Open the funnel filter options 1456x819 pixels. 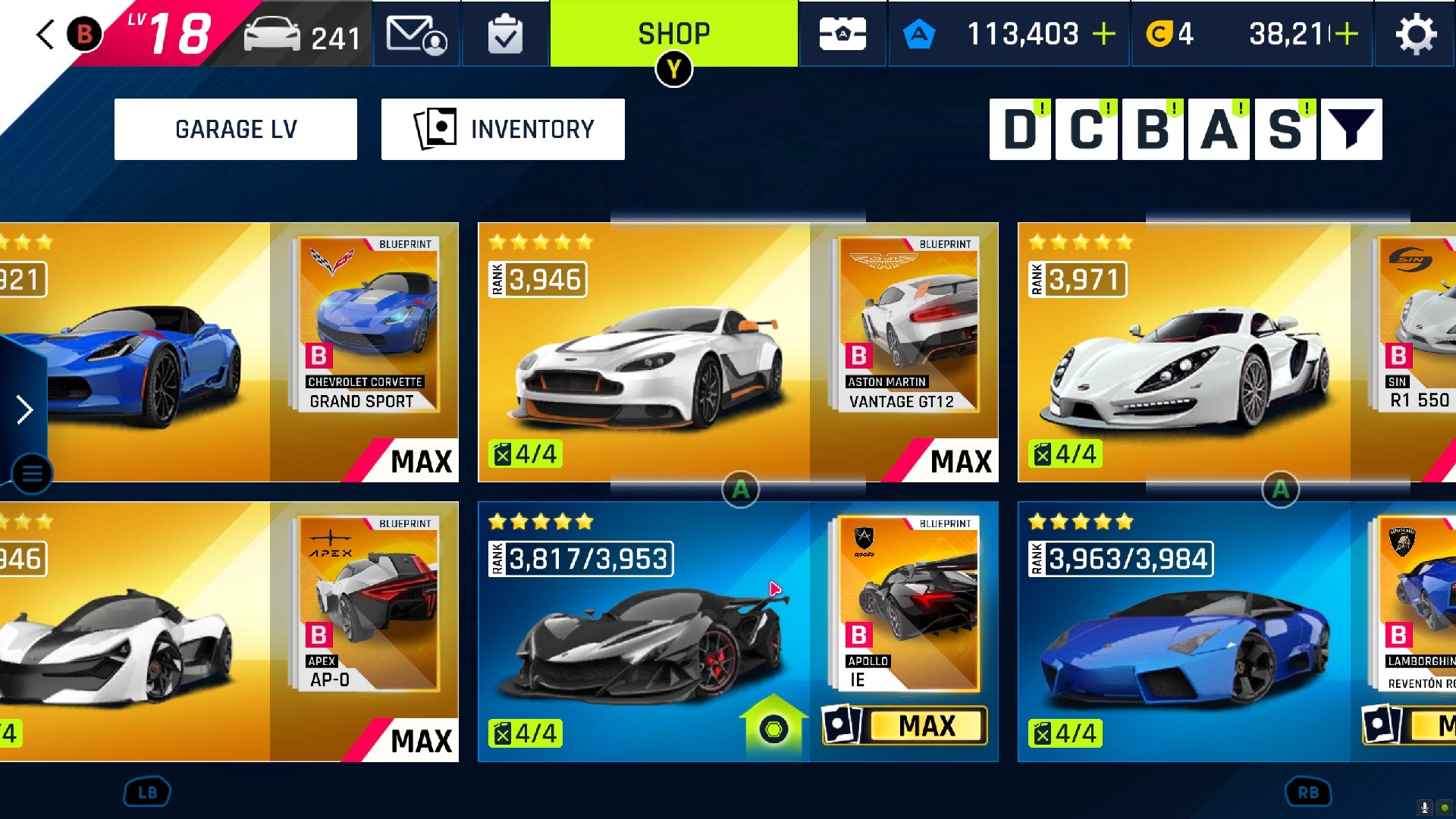pyautogui.click(x=1351, y=129)
